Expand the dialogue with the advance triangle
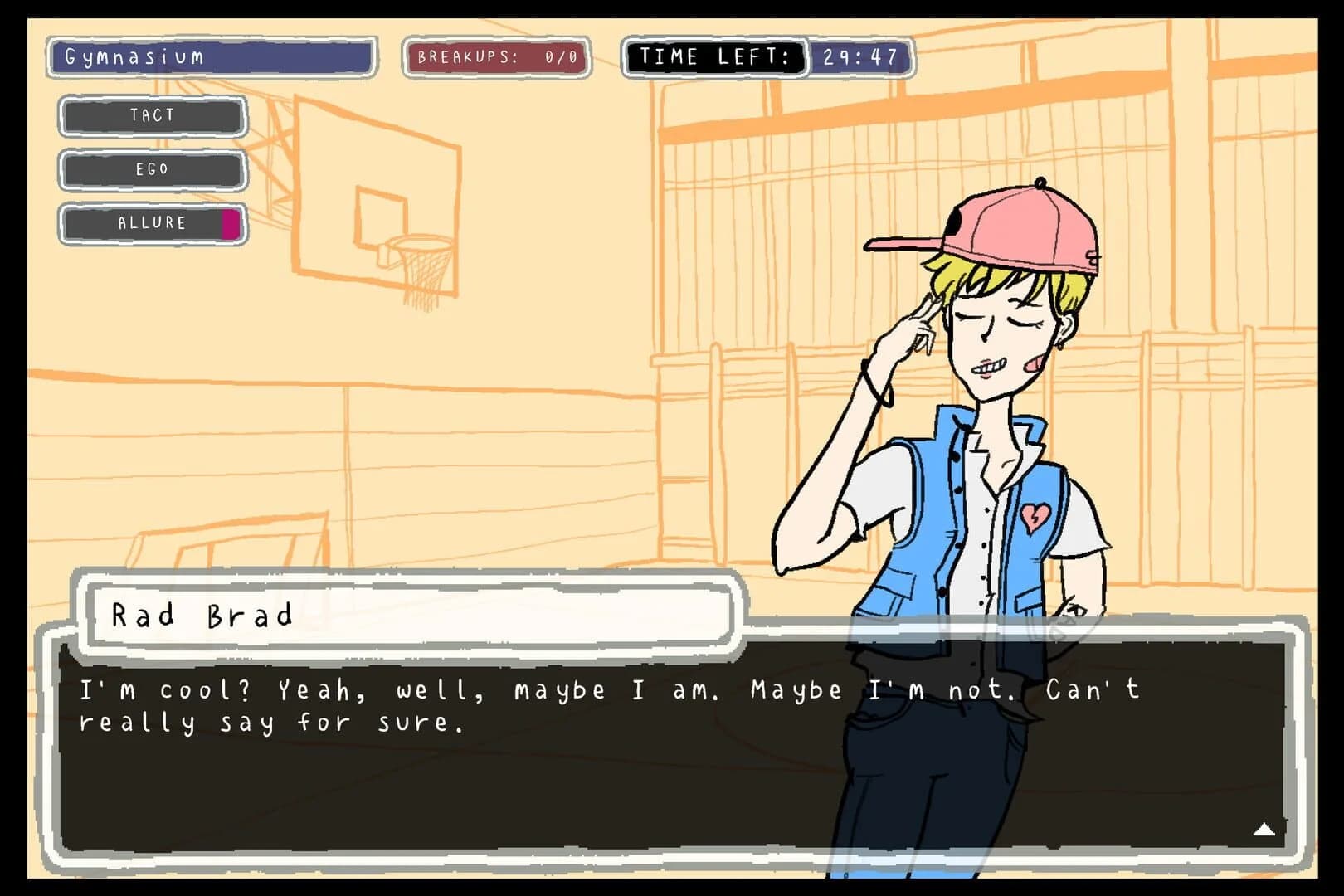 click(1264, 827)
